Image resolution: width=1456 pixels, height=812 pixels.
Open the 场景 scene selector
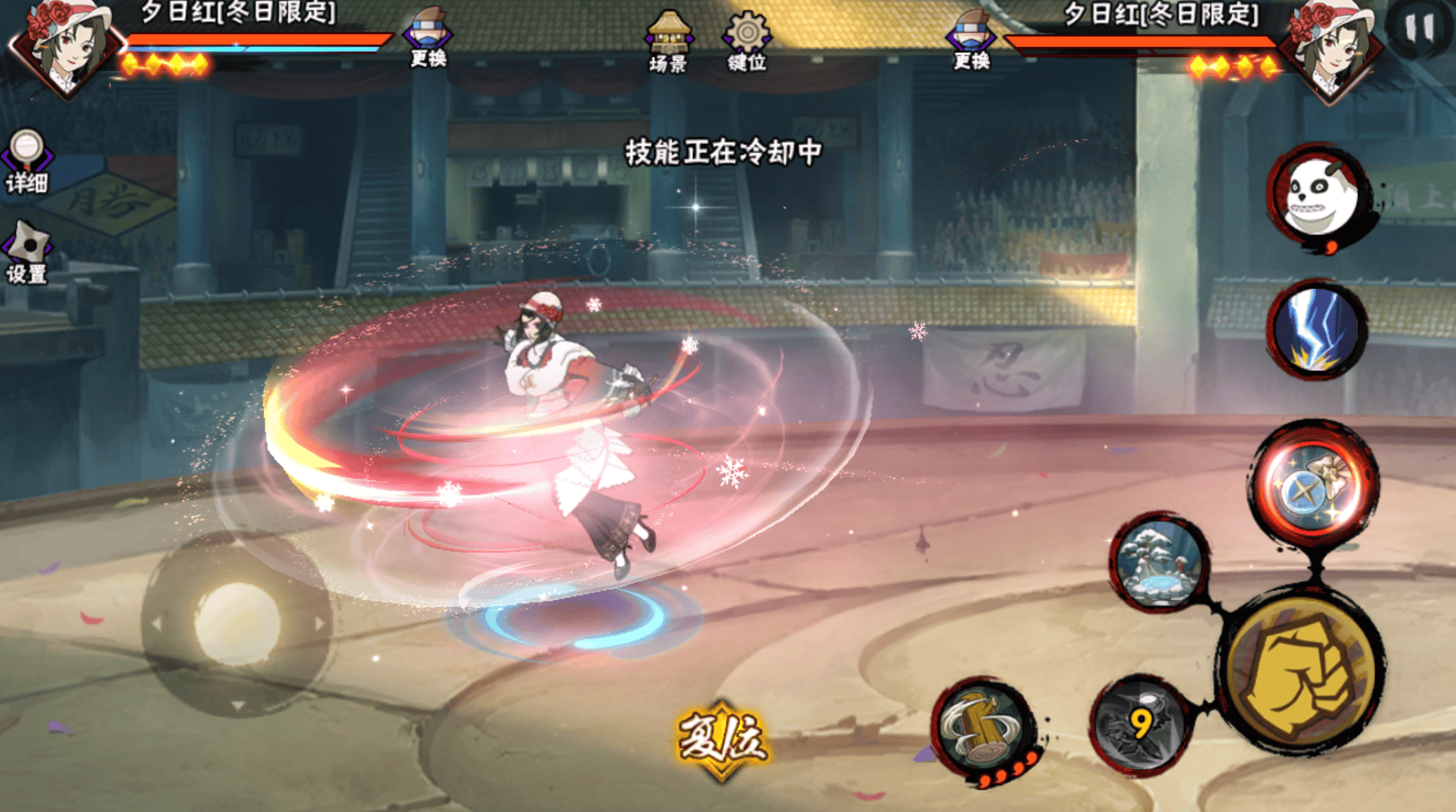(x=668, y=41)
